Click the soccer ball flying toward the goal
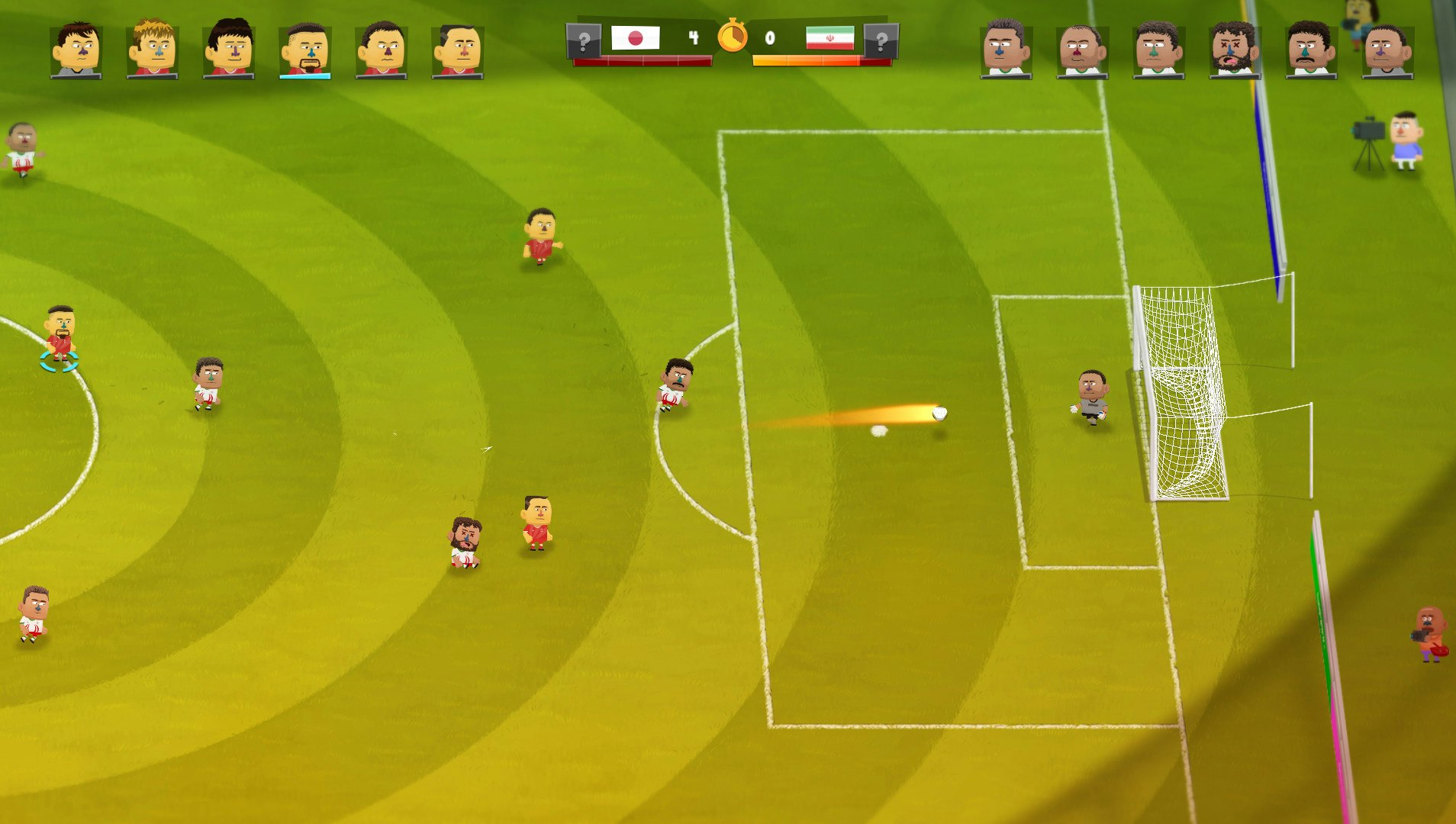Screen dimensions: 1456x824 [939, 412]
